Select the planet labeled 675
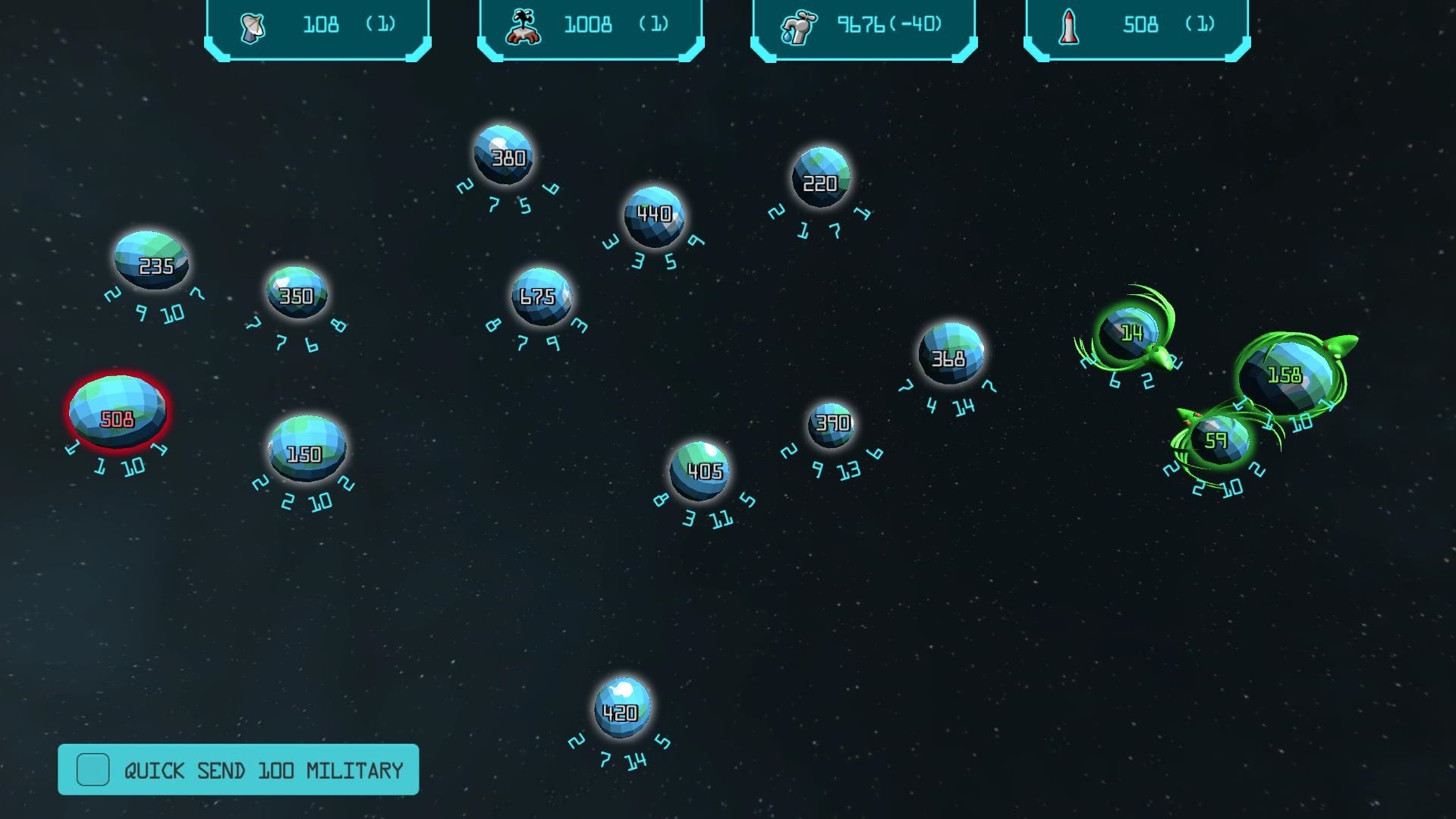The image size is (1456, 819). 540,296
